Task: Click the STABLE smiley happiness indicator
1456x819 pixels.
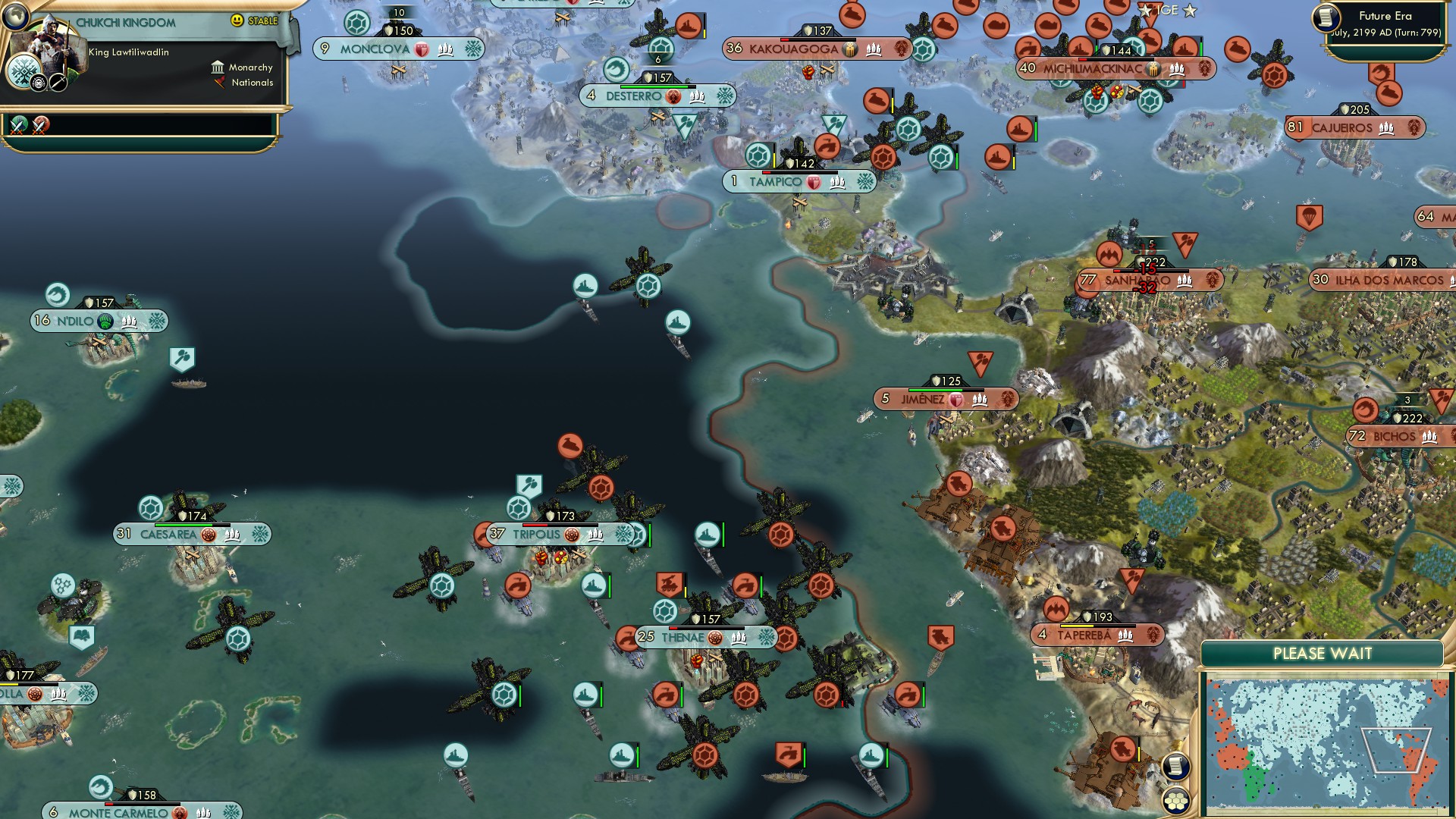Action: pyautogui.click(x=237, y=20)
